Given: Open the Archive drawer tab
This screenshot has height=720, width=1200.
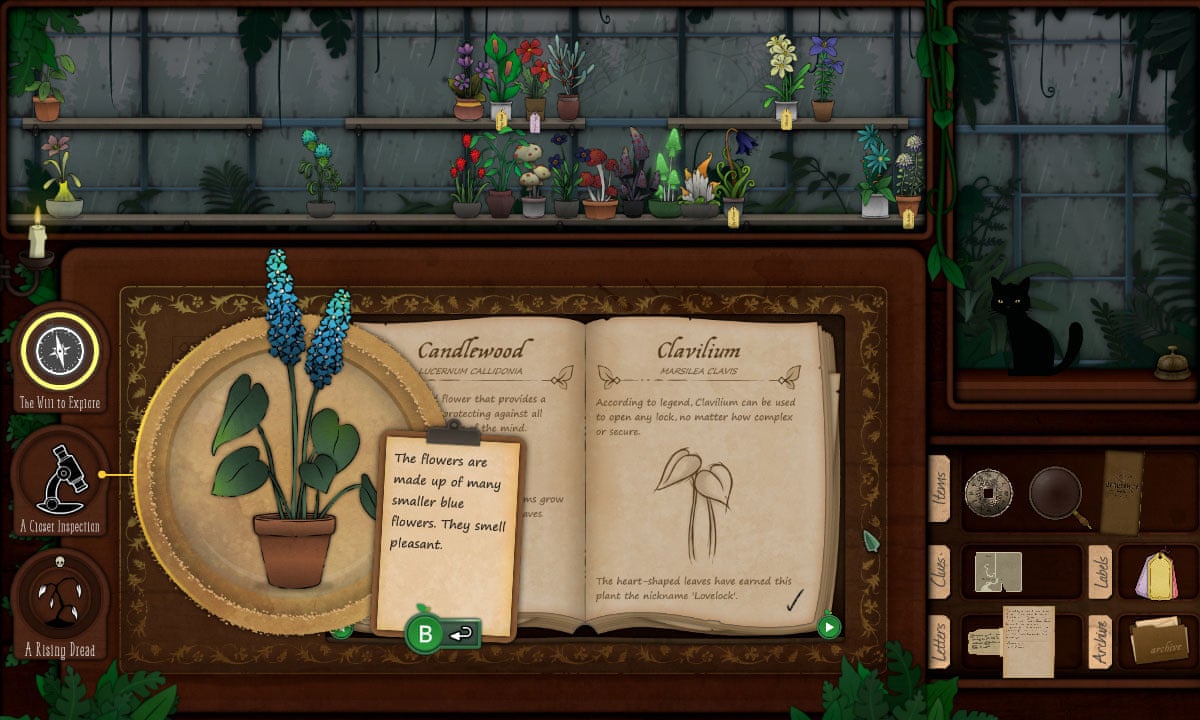Looking at the screenshot, I should coord(1100,642).
